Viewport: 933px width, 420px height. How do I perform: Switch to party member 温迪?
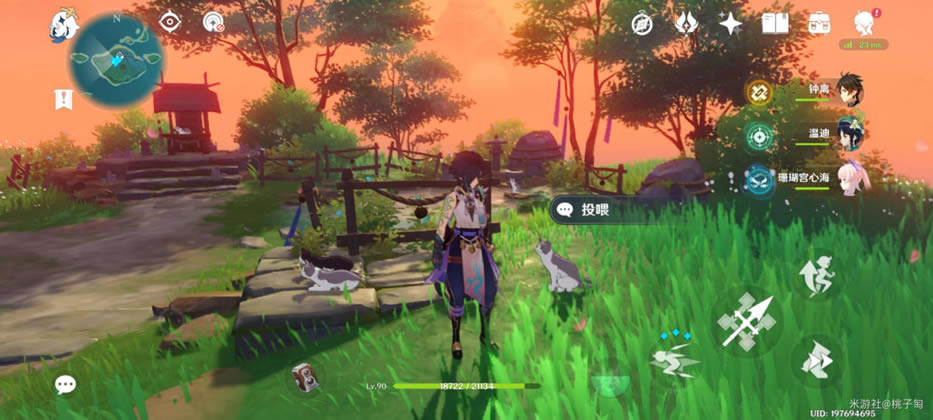[x=848, y=135]
